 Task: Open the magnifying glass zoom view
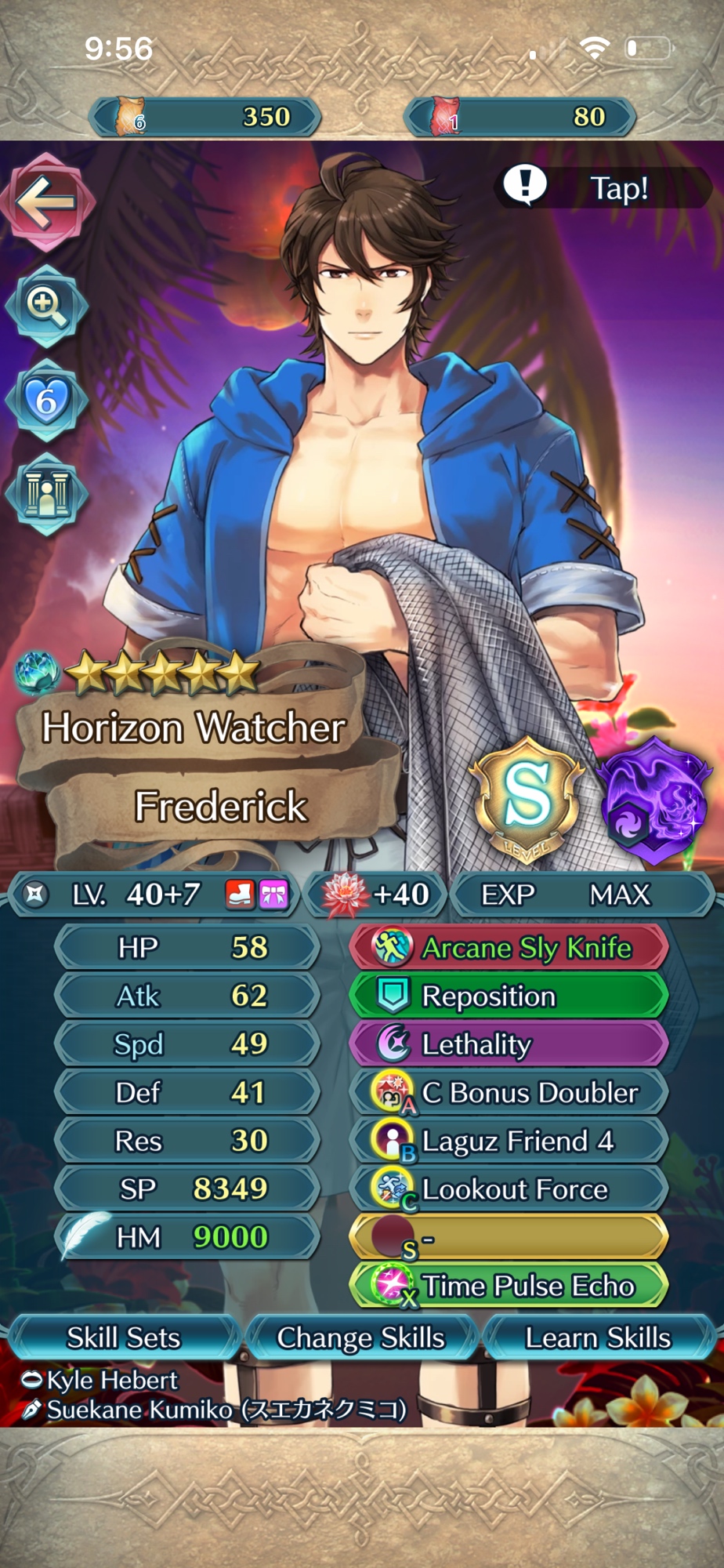coord(46,306)
